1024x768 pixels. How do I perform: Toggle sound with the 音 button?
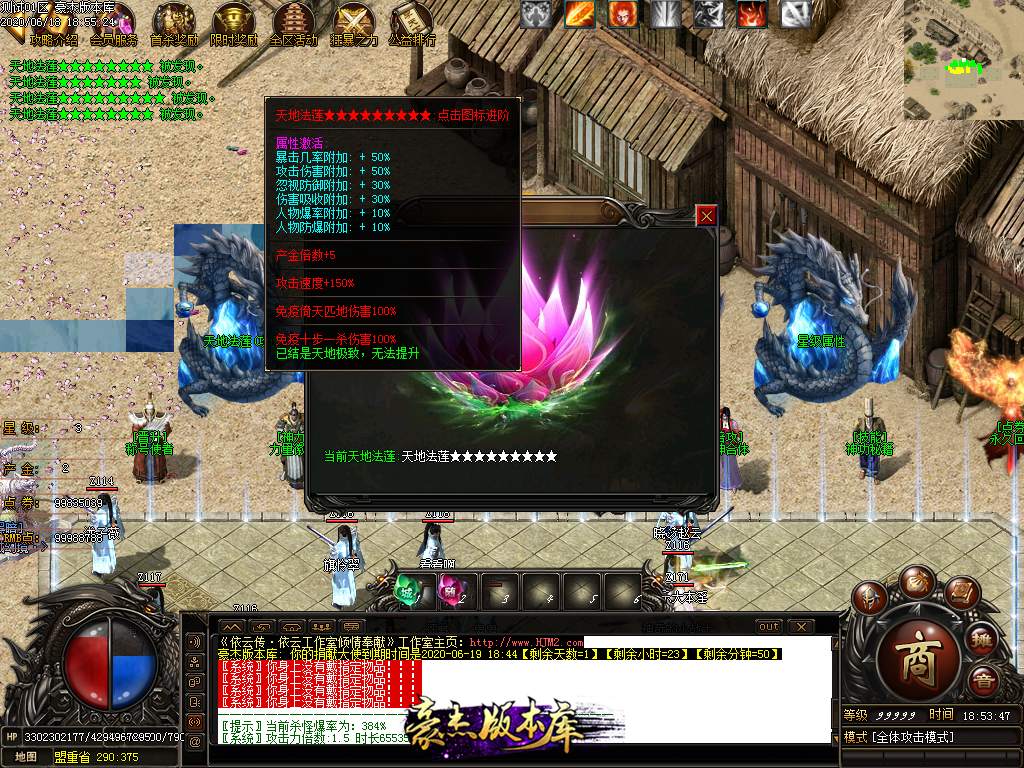click(x=985, y=682)
